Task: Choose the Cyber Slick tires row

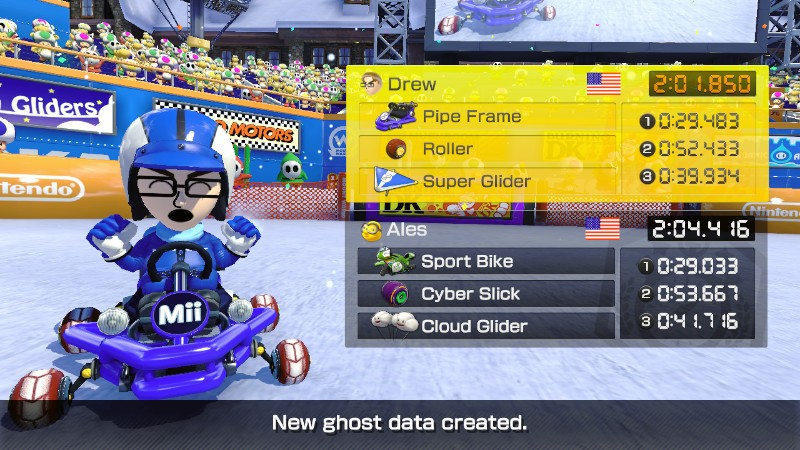Action: point(486,294)
